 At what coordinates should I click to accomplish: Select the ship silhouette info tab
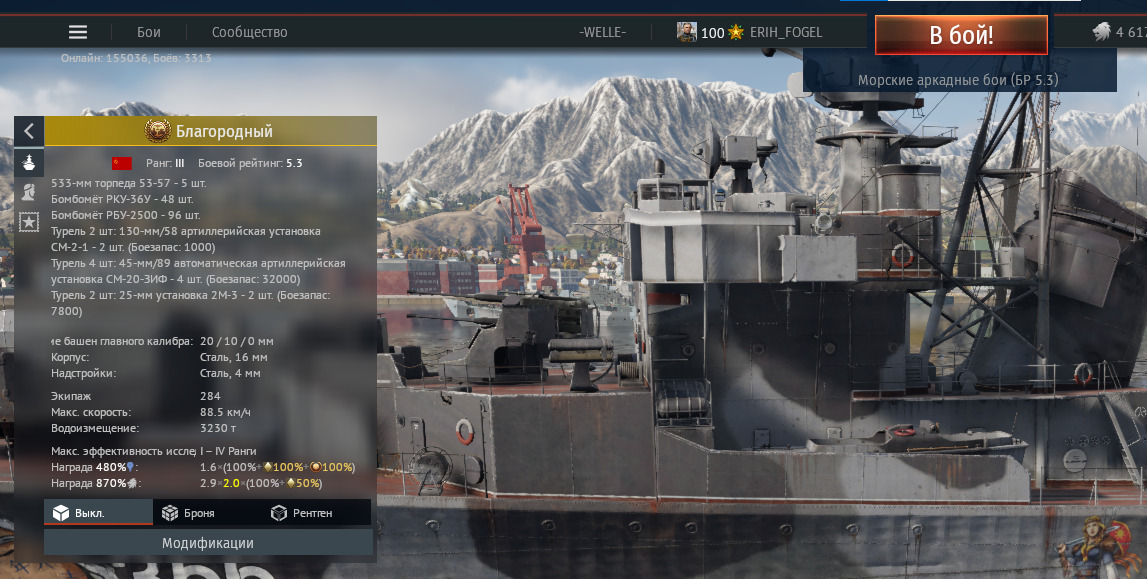point(29,162)
